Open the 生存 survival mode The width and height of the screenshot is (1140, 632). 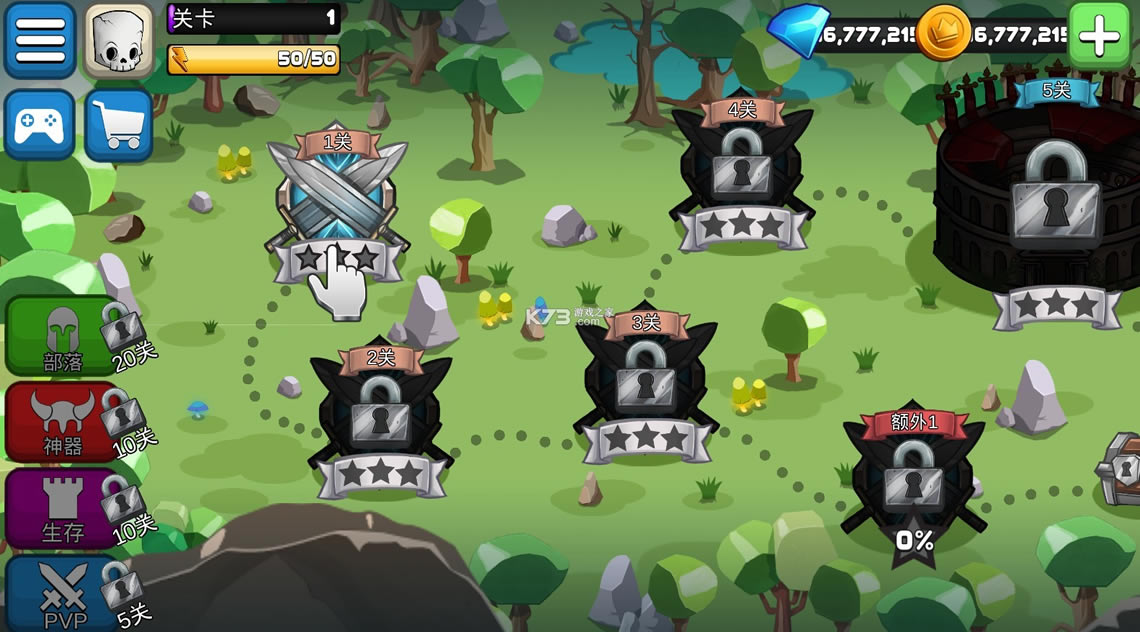pos(62,509)
